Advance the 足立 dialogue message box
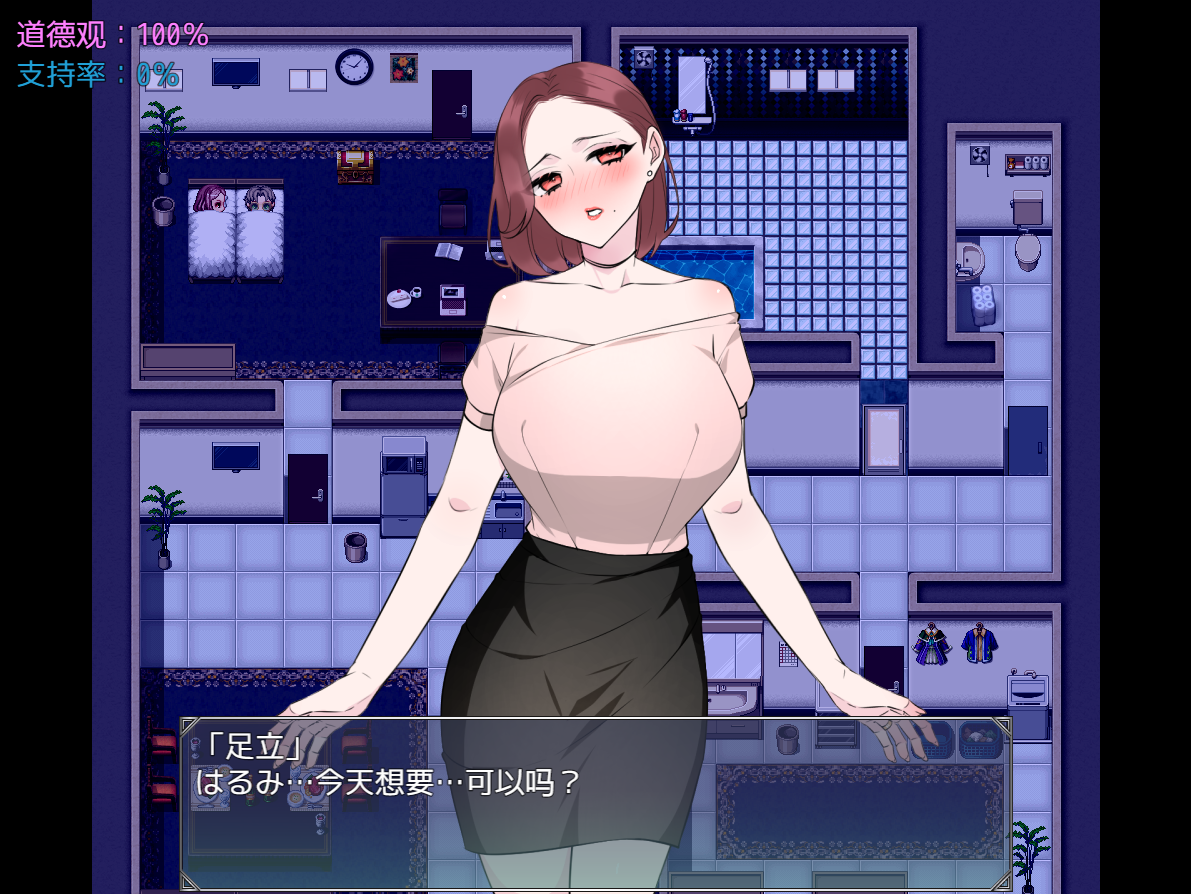This screenshot has height=894, width=1191. tap(596, 802)
